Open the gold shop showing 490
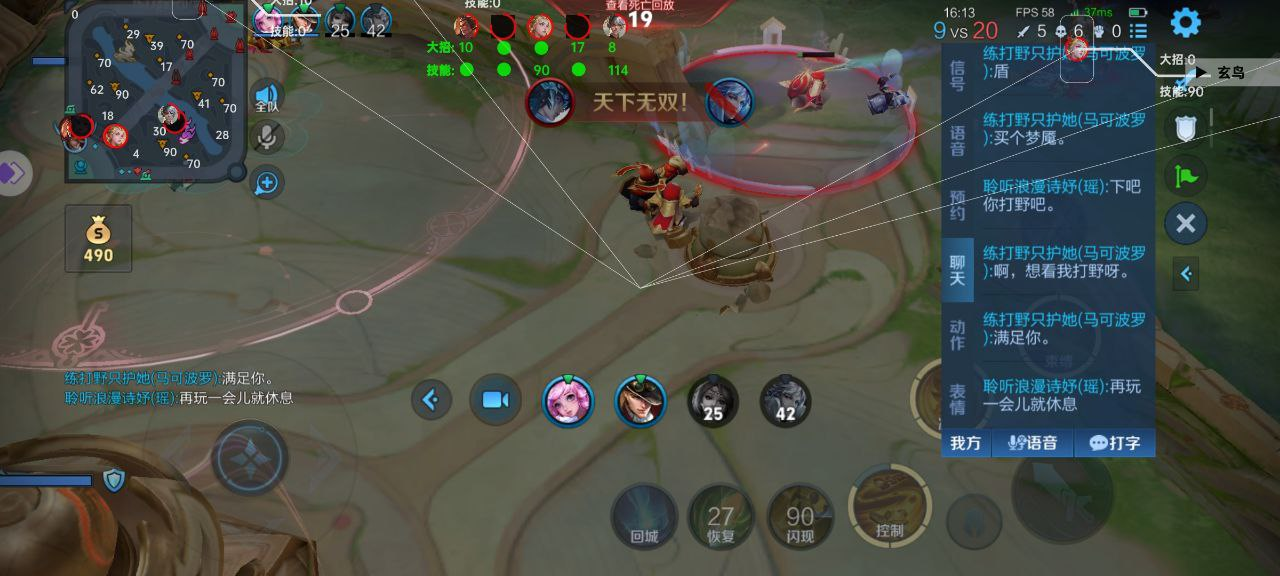1280x576 pixels. (x=98, y=240)
